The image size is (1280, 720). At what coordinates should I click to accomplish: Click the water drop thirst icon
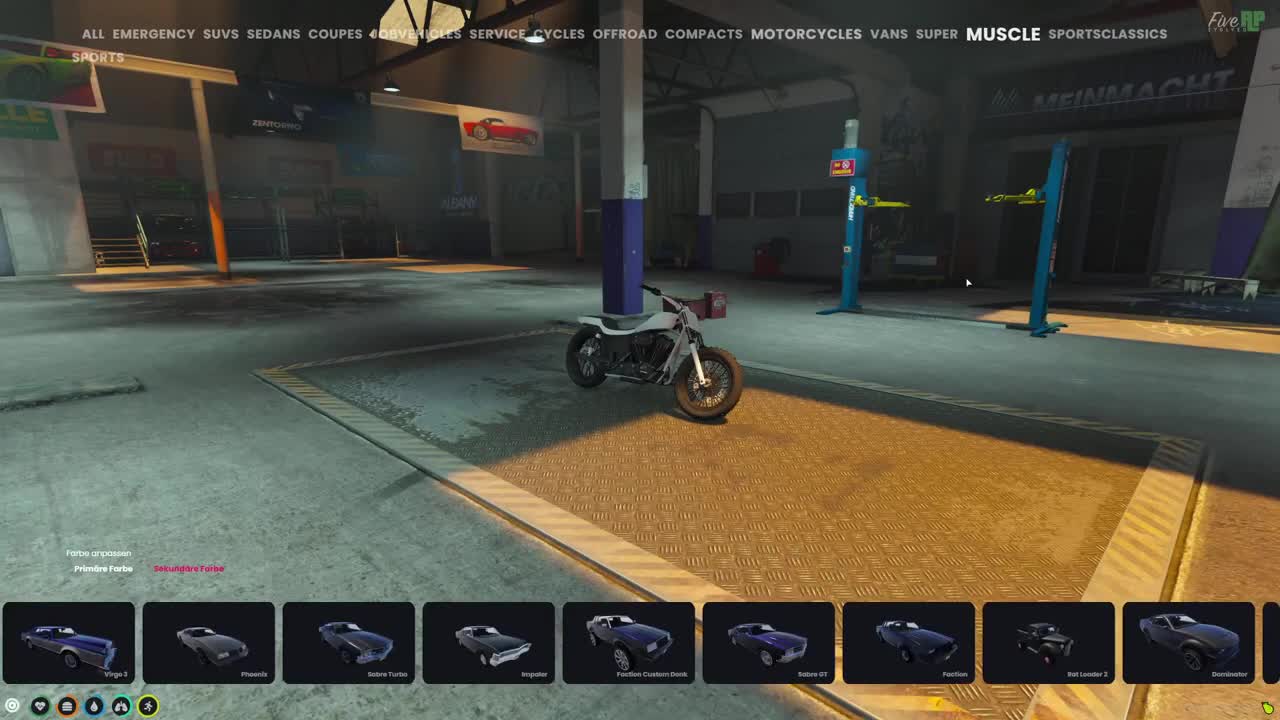(93, 706)
